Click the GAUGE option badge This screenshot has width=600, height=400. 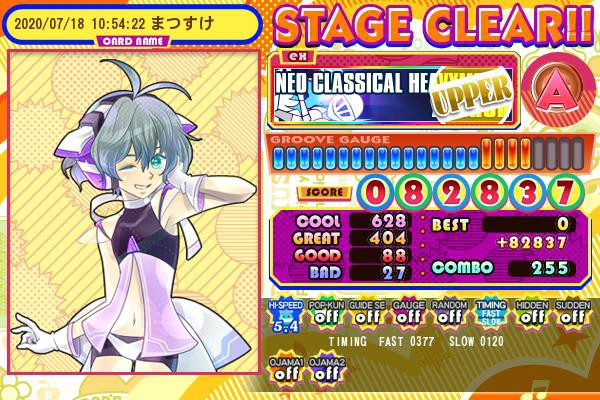click(x=406, y=316)
